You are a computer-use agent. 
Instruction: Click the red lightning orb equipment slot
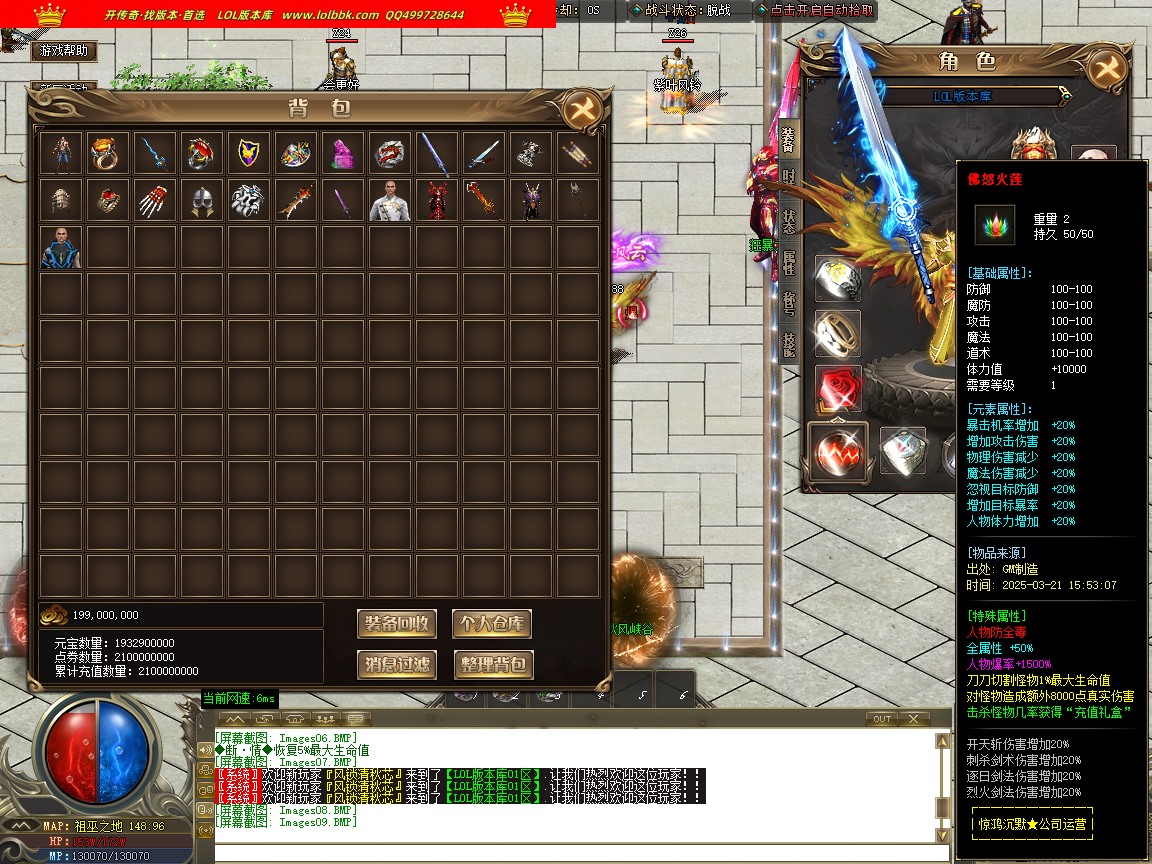(x=838, y=452)
